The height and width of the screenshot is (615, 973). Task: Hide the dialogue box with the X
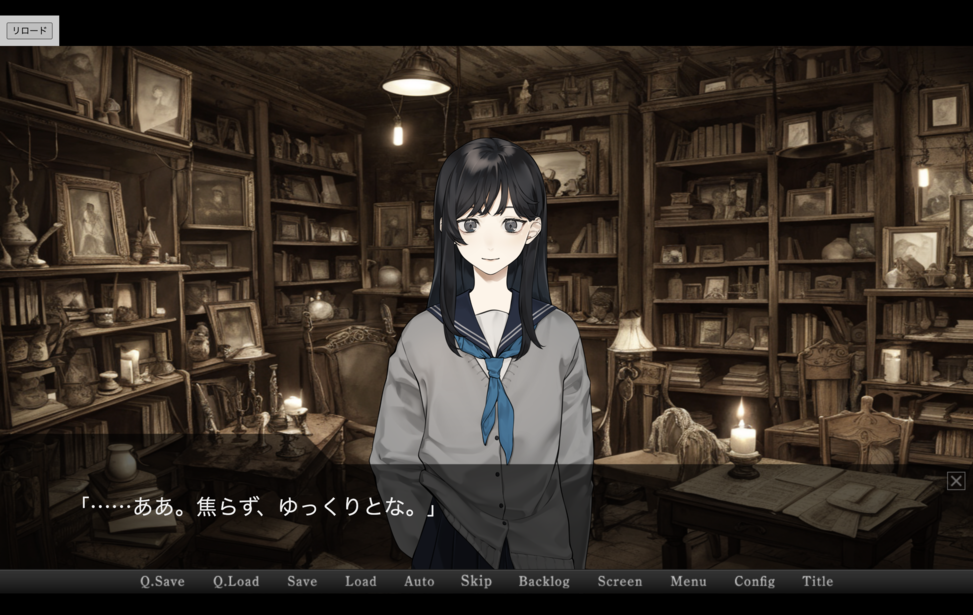tap(956, 482)
